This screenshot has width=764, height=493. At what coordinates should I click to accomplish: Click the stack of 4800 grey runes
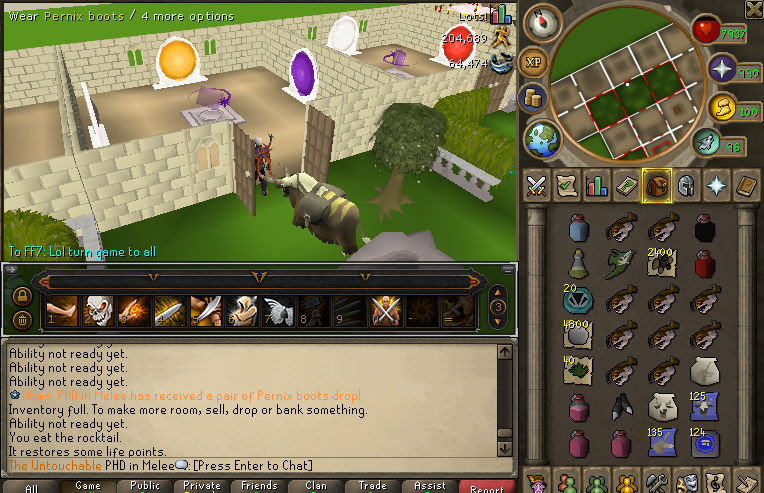point(577,335)
